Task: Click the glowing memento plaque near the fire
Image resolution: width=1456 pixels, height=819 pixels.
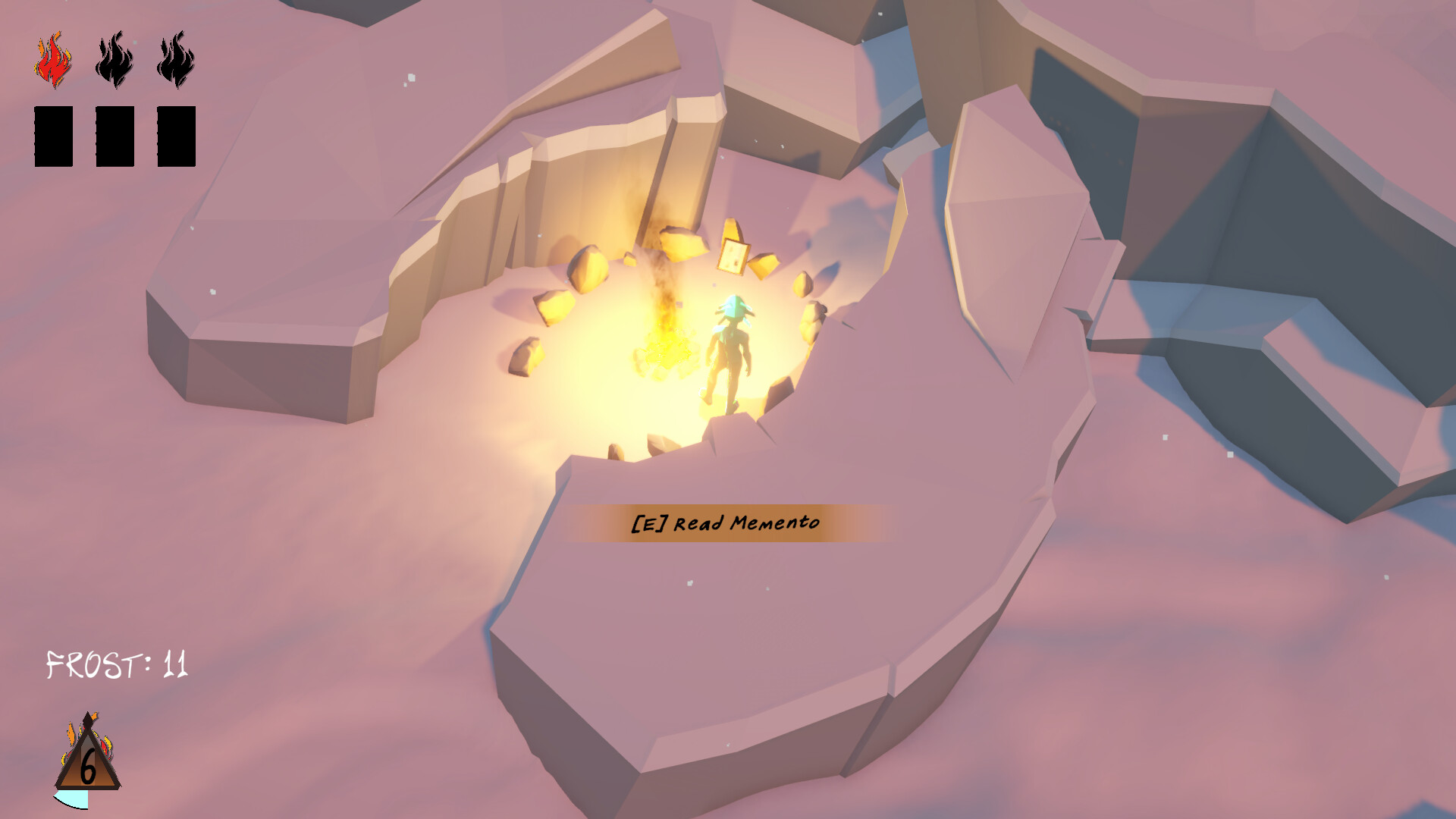Action: [x=732, y=258]
